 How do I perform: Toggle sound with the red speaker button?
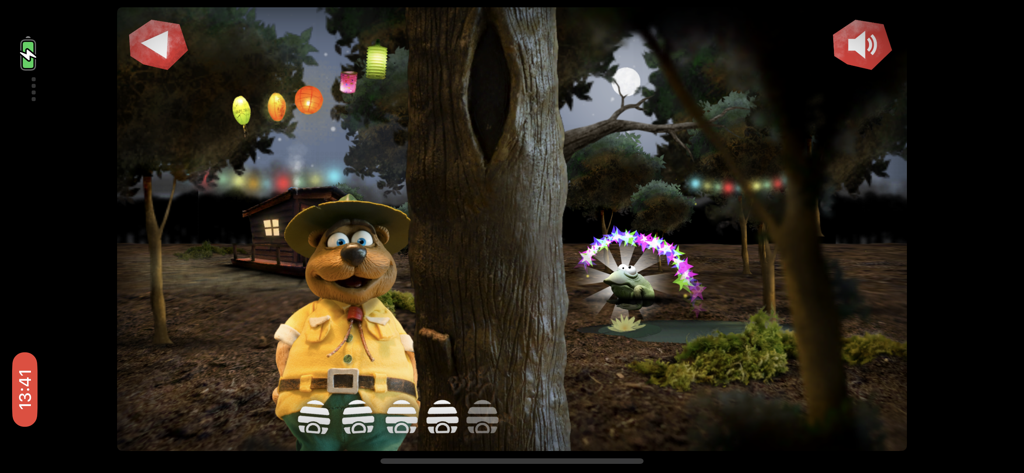pos(861,45)
